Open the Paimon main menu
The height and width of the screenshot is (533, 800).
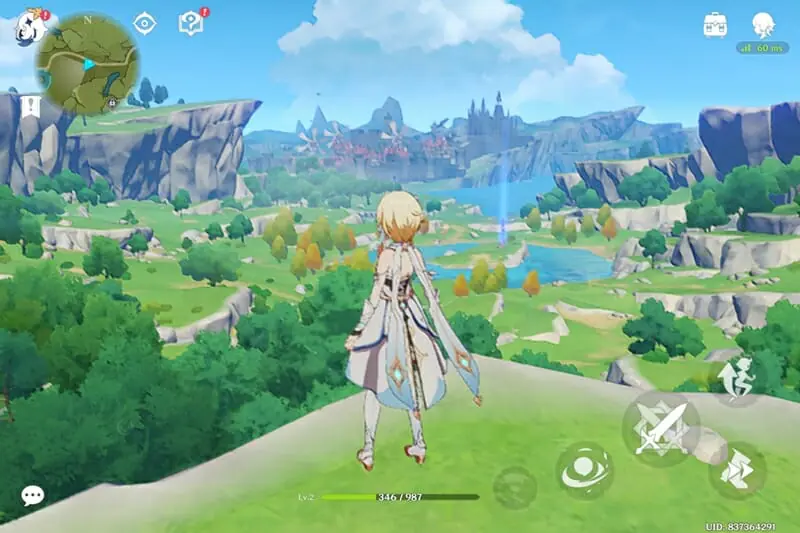coord(29,25)
